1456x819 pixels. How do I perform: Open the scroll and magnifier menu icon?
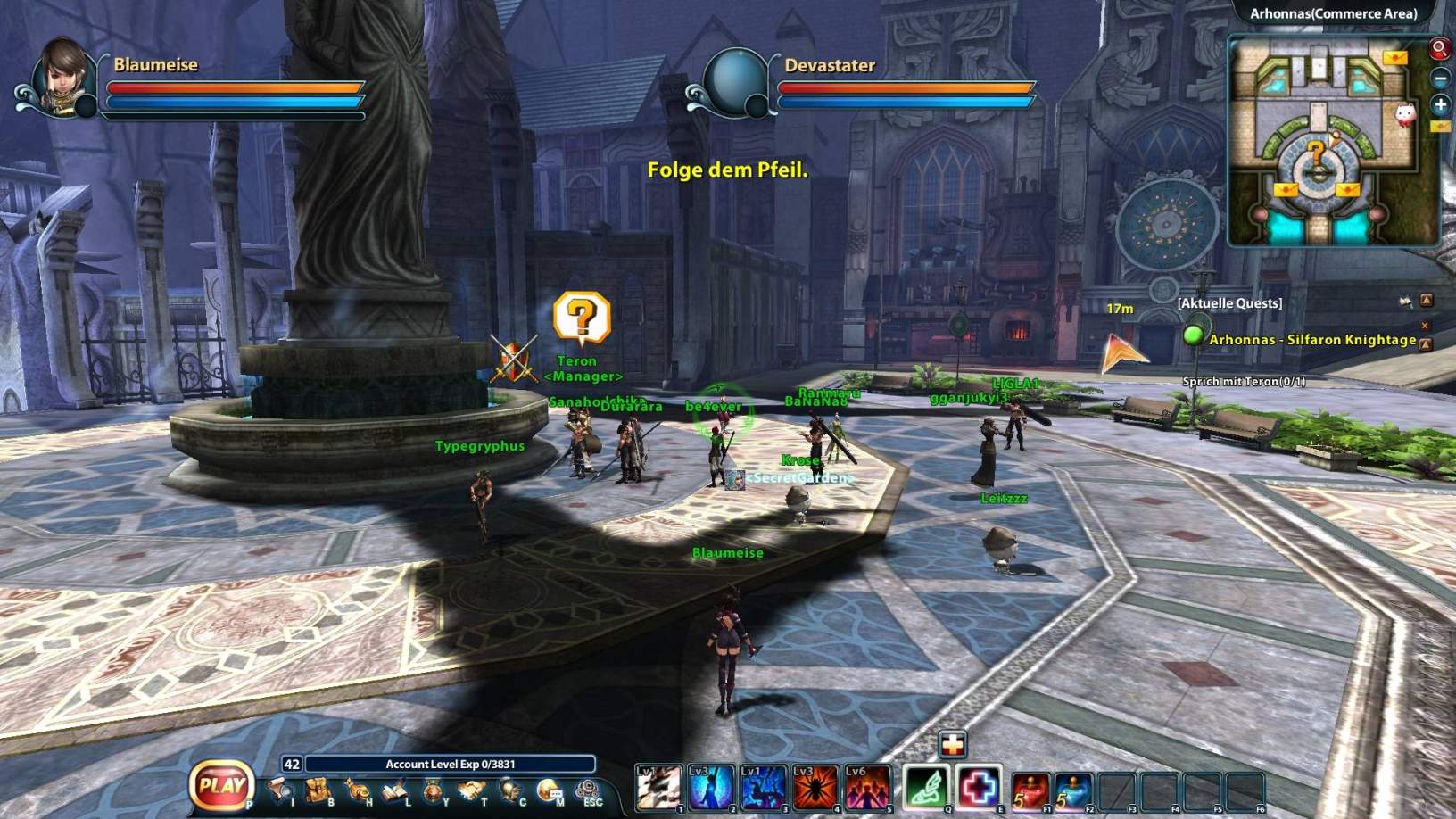279,790
